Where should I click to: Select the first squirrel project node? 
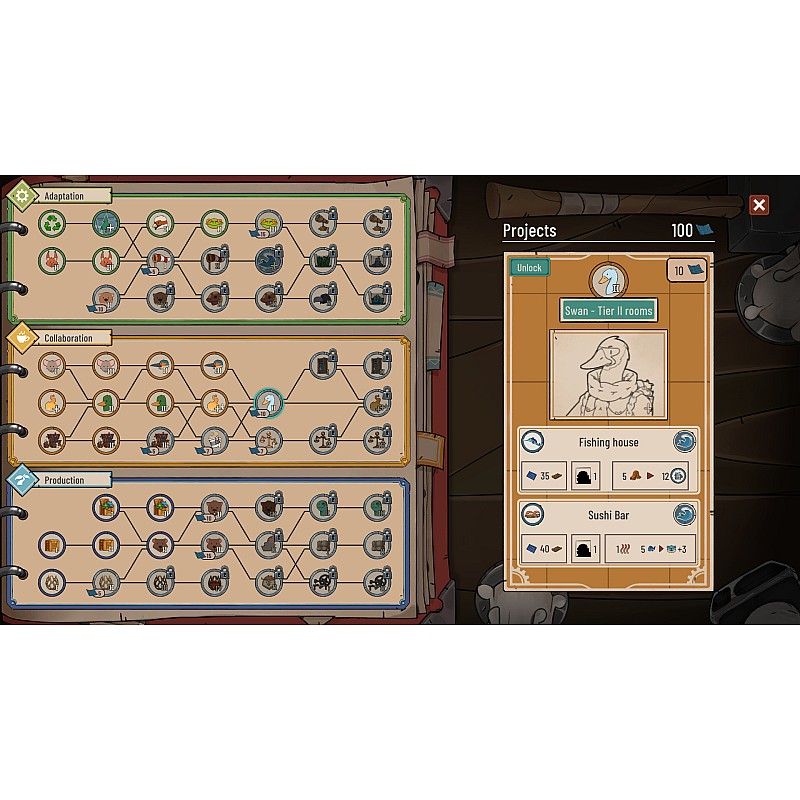52,261
